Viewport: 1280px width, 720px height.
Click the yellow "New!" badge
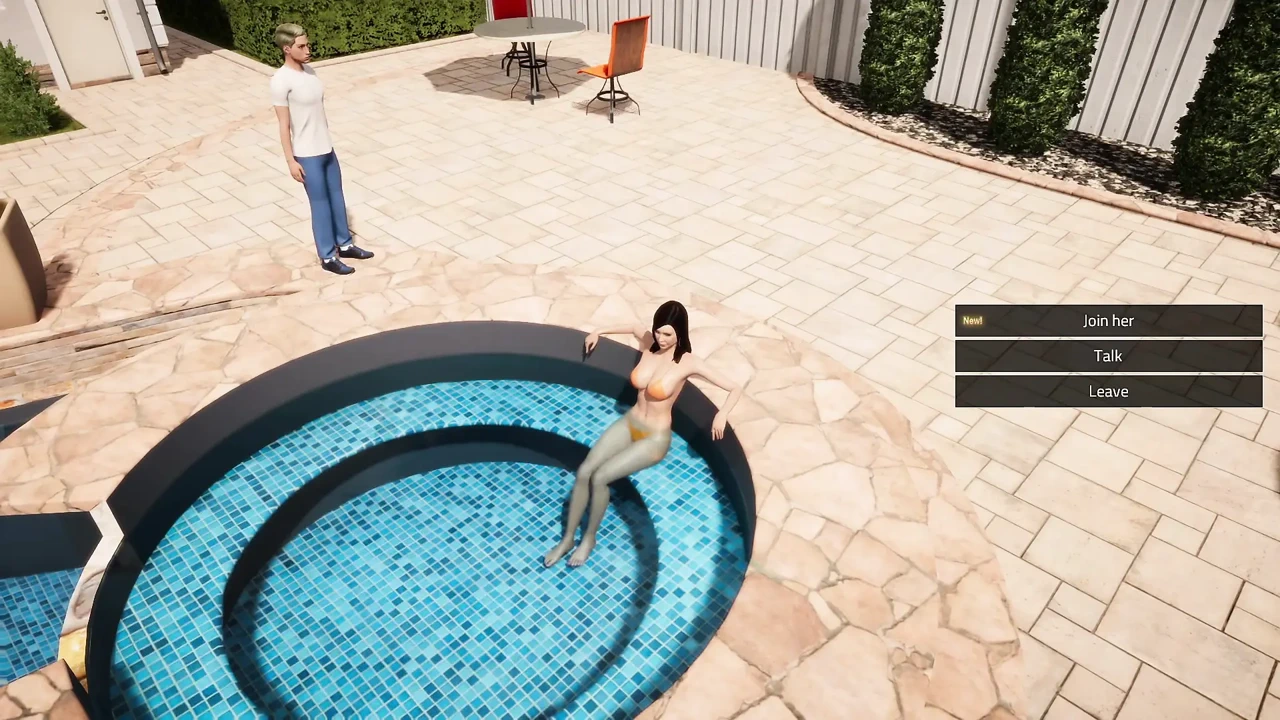(x=971, y=320)
